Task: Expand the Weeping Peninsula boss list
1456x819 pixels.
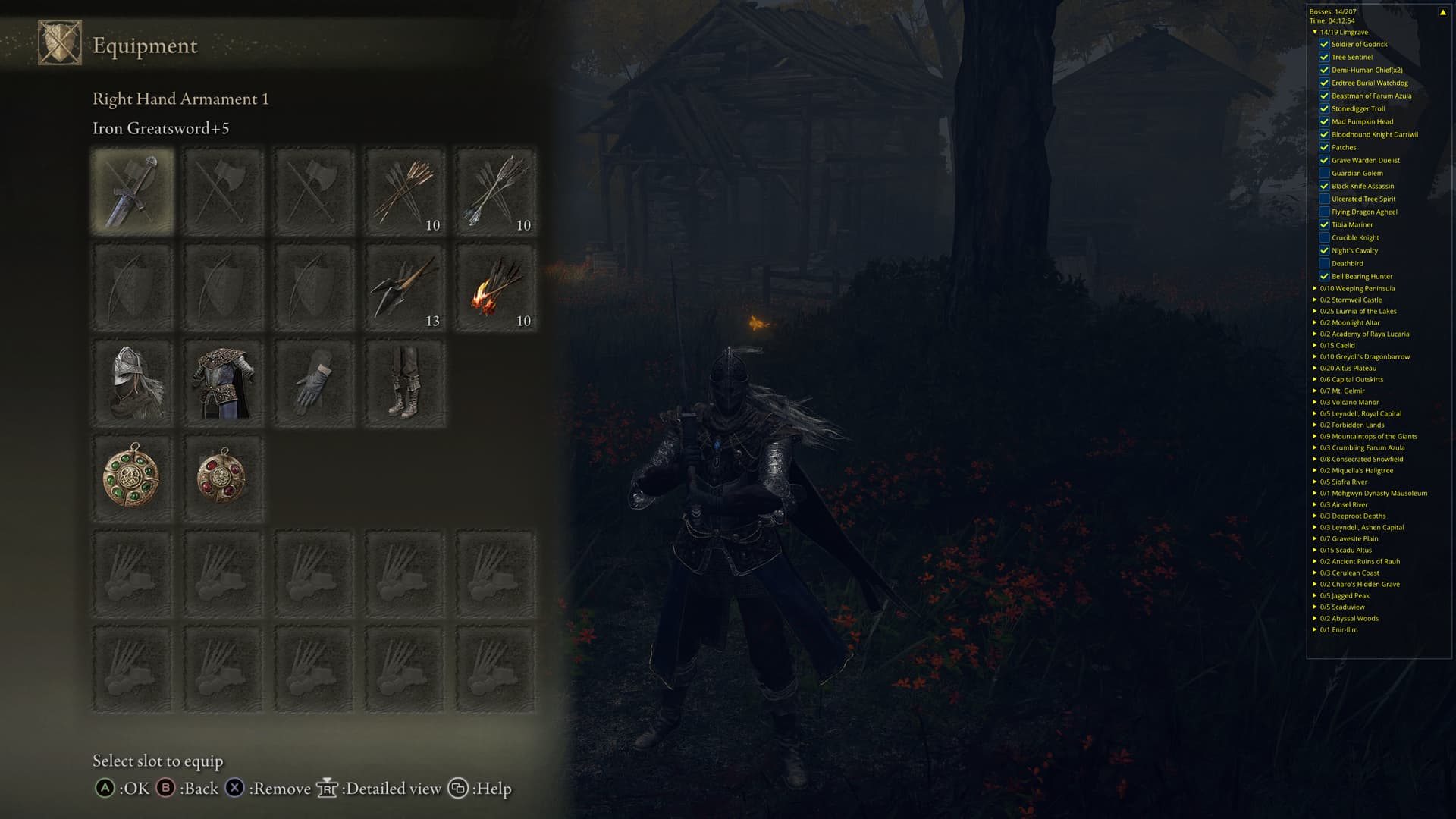Action: point(1315,288)
